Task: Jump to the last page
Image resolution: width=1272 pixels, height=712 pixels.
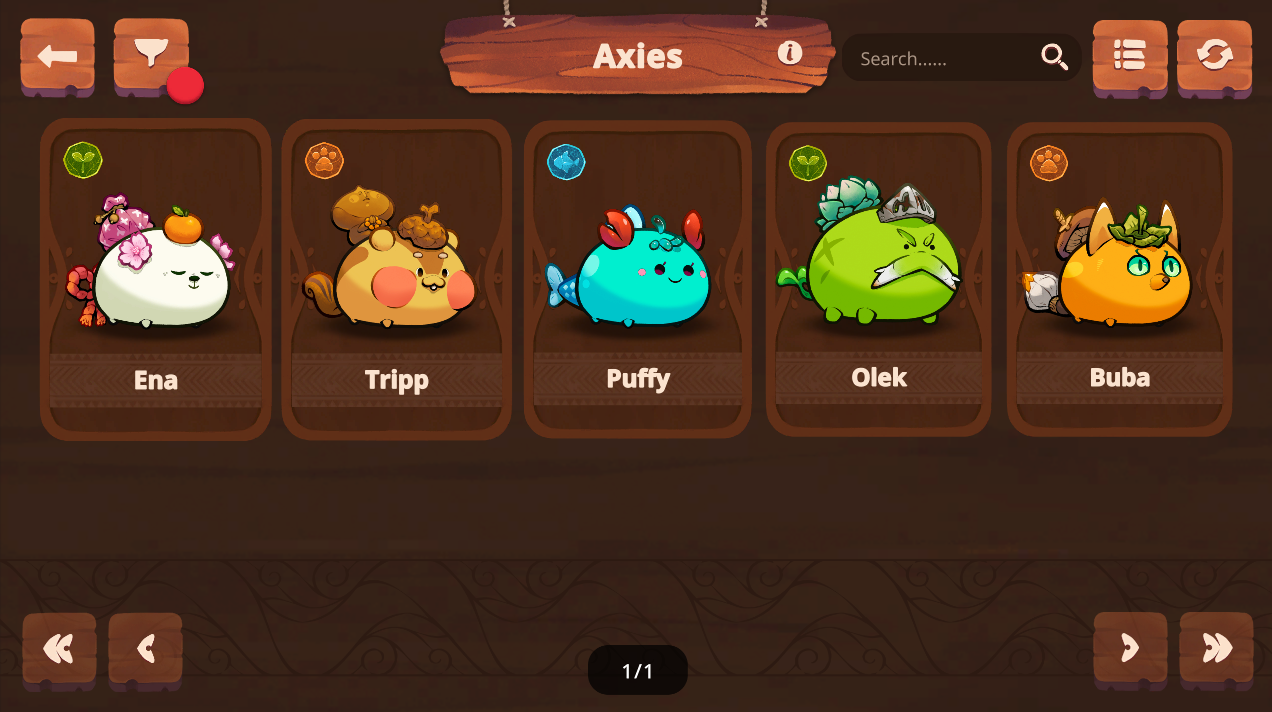Action: pyautogui.click(x=1216, y=648)
